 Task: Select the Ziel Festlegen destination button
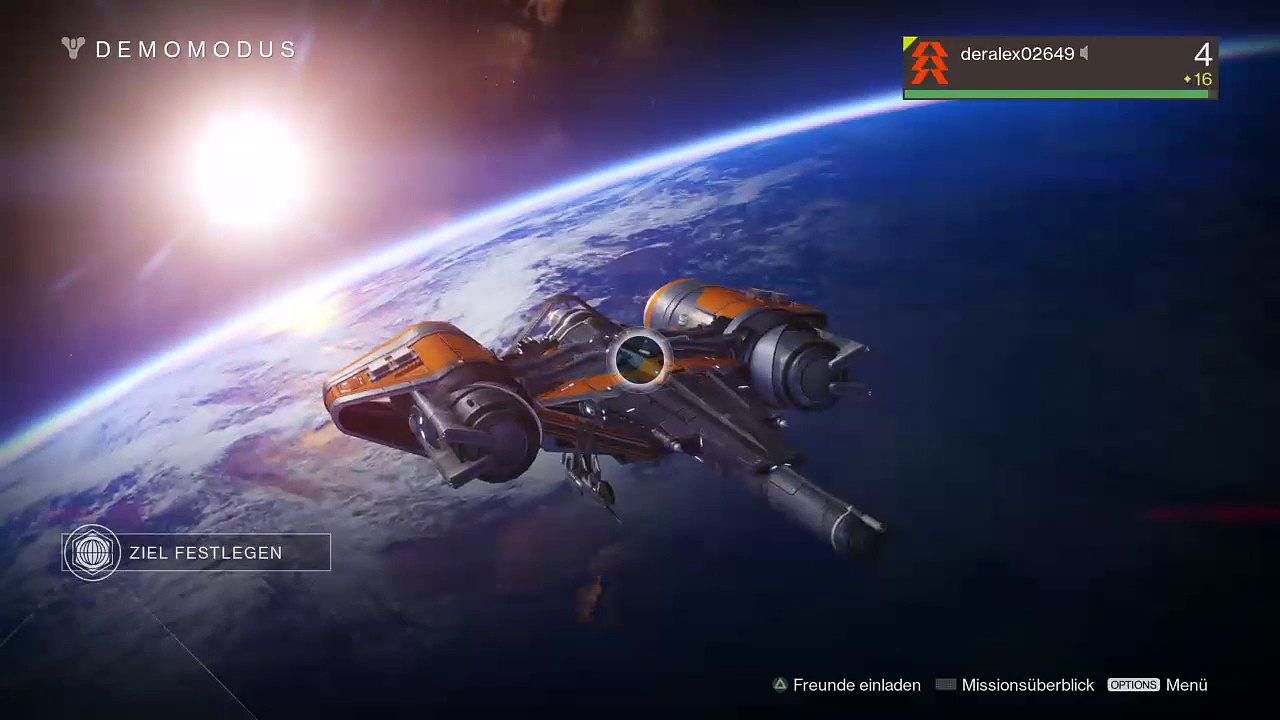197,553
